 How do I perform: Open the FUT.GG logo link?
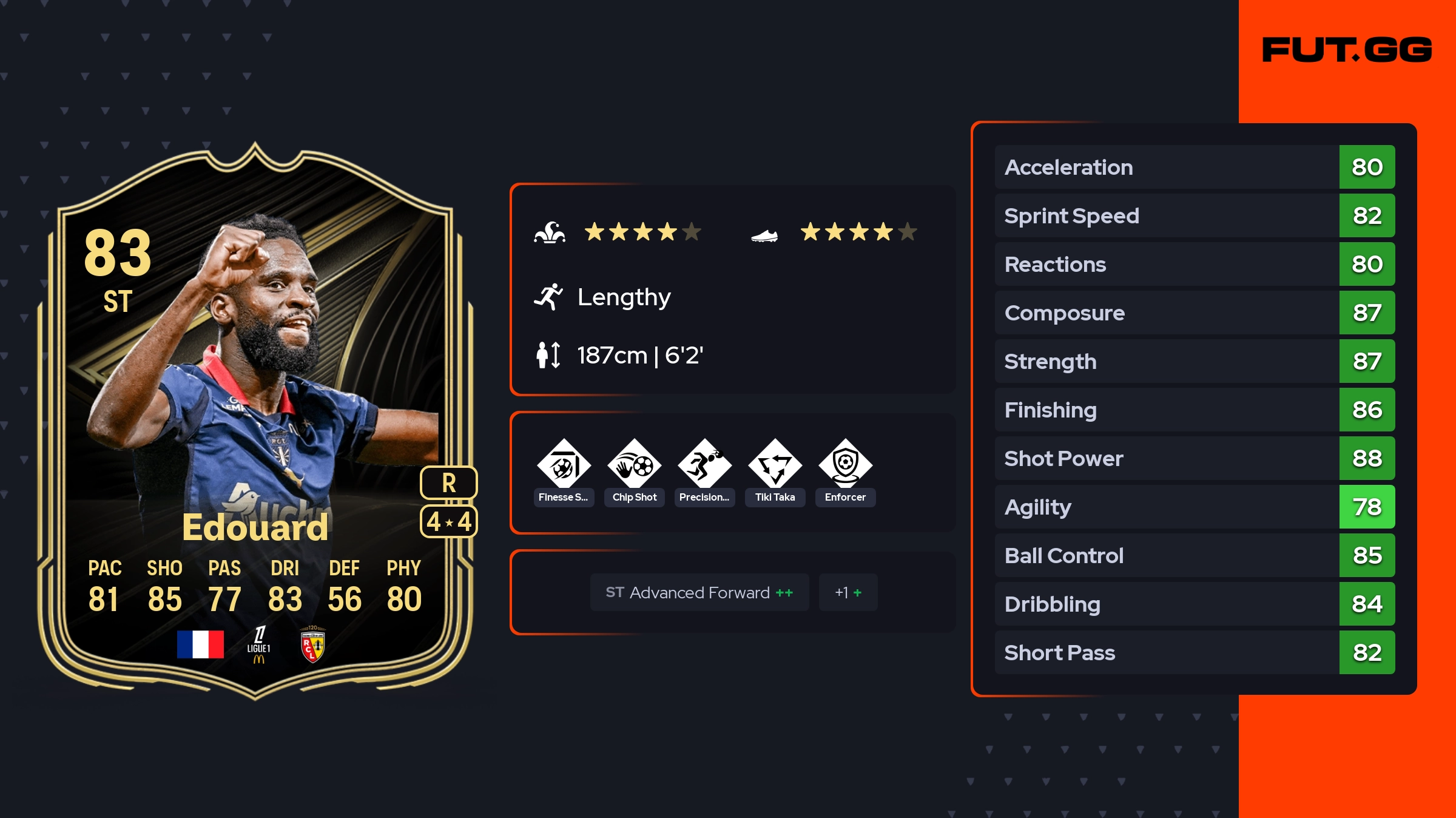pyautogui.click(x=1347, y=50)
